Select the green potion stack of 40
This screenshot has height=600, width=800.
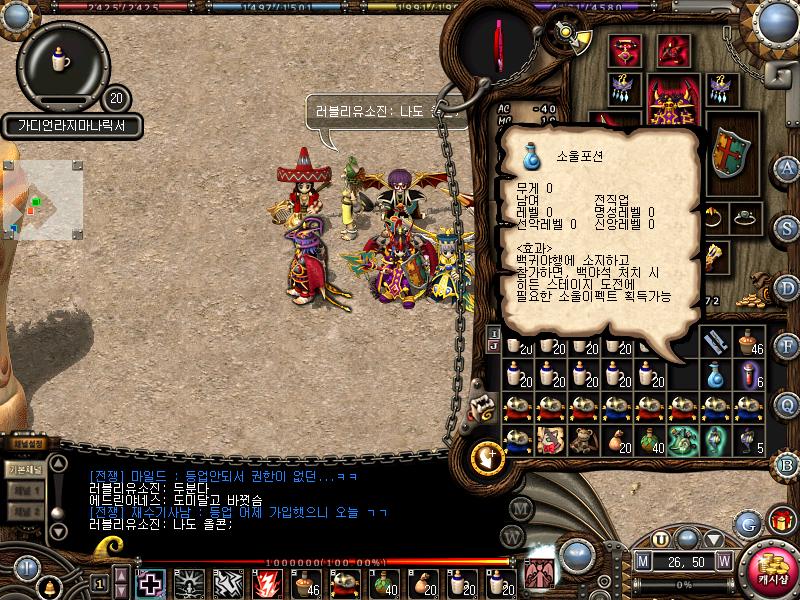coord(651,440)
